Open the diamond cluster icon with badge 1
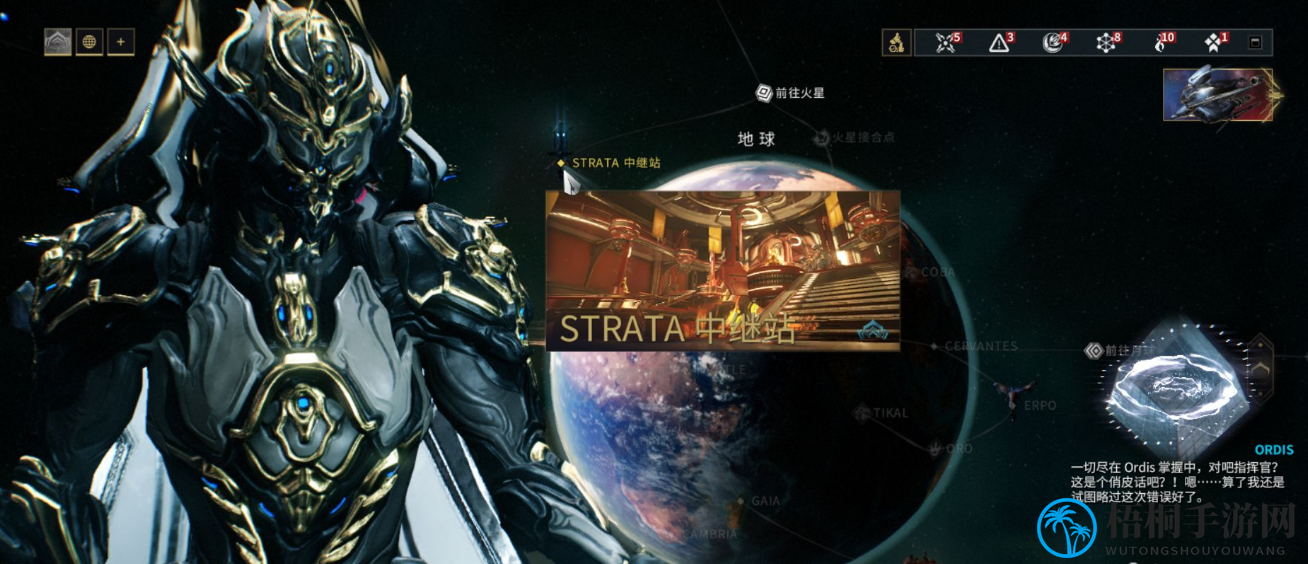 click(x=1215, y=42)
